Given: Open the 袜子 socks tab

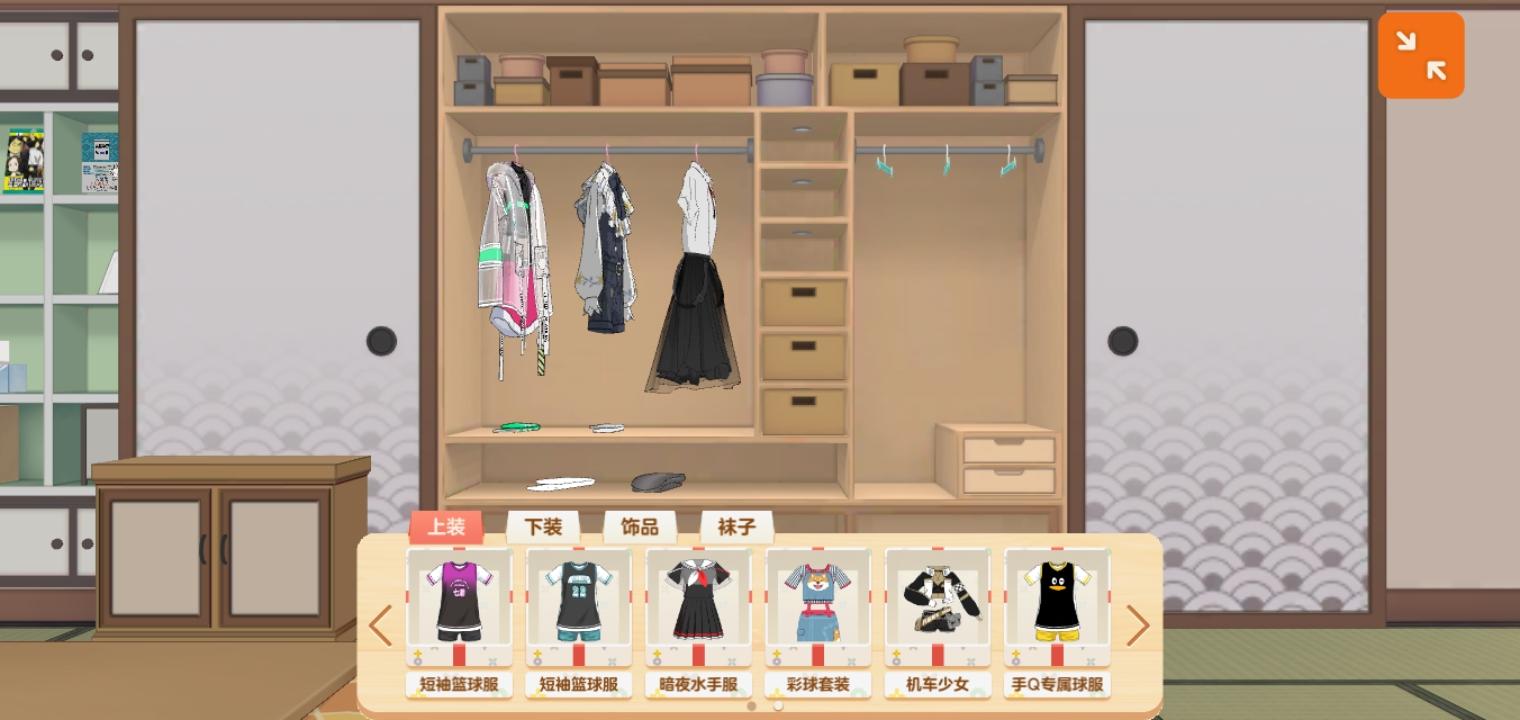Looking at the screenshot, I should pyautogui.click(x=735, y=526).
